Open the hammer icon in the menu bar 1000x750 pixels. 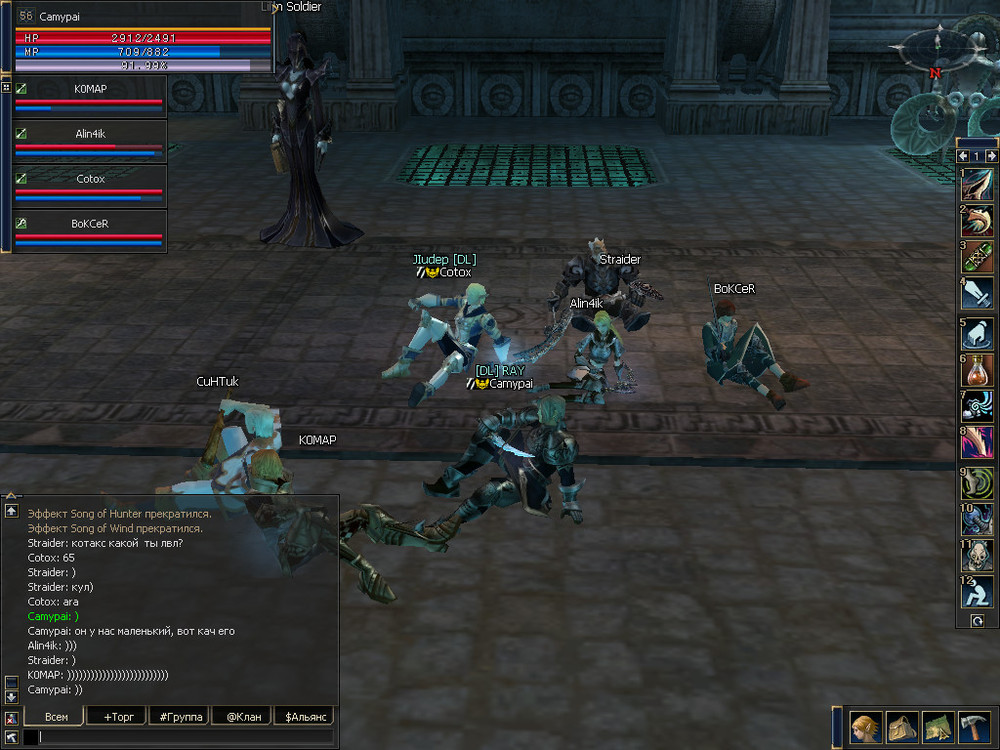[974, 727]
